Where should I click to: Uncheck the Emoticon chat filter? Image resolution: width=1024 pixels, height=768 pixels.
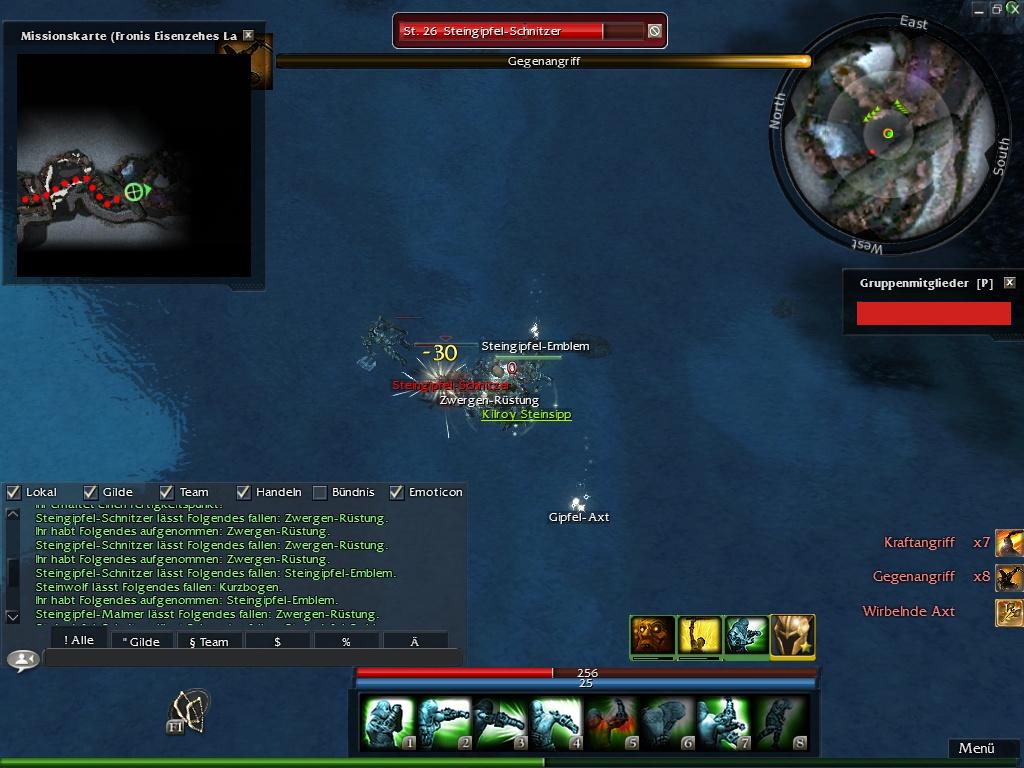tap(396, 492)
